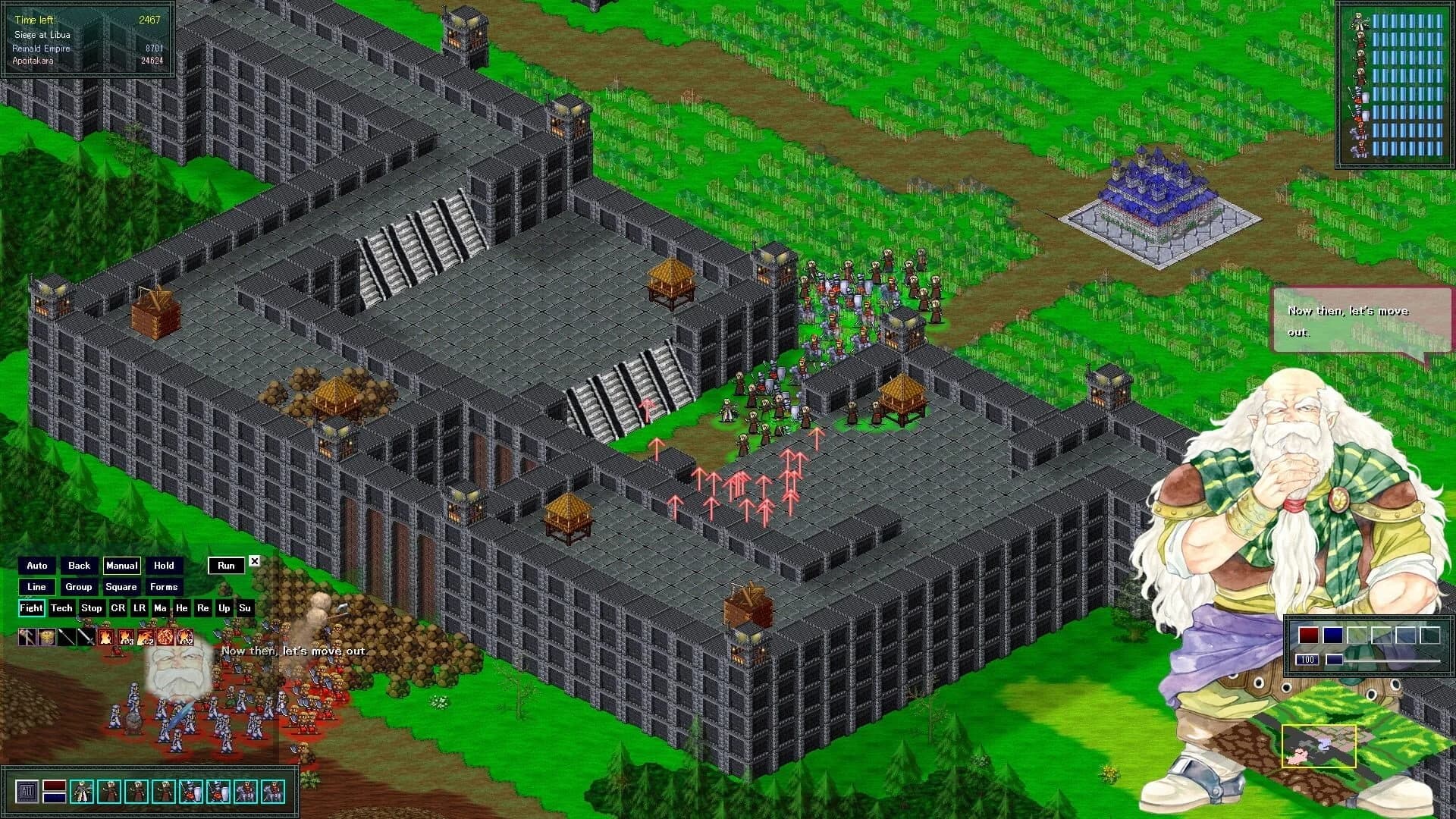Click the slider handle next to the 100 value
Viewport: 1456px width, 819px height.
1335,661
